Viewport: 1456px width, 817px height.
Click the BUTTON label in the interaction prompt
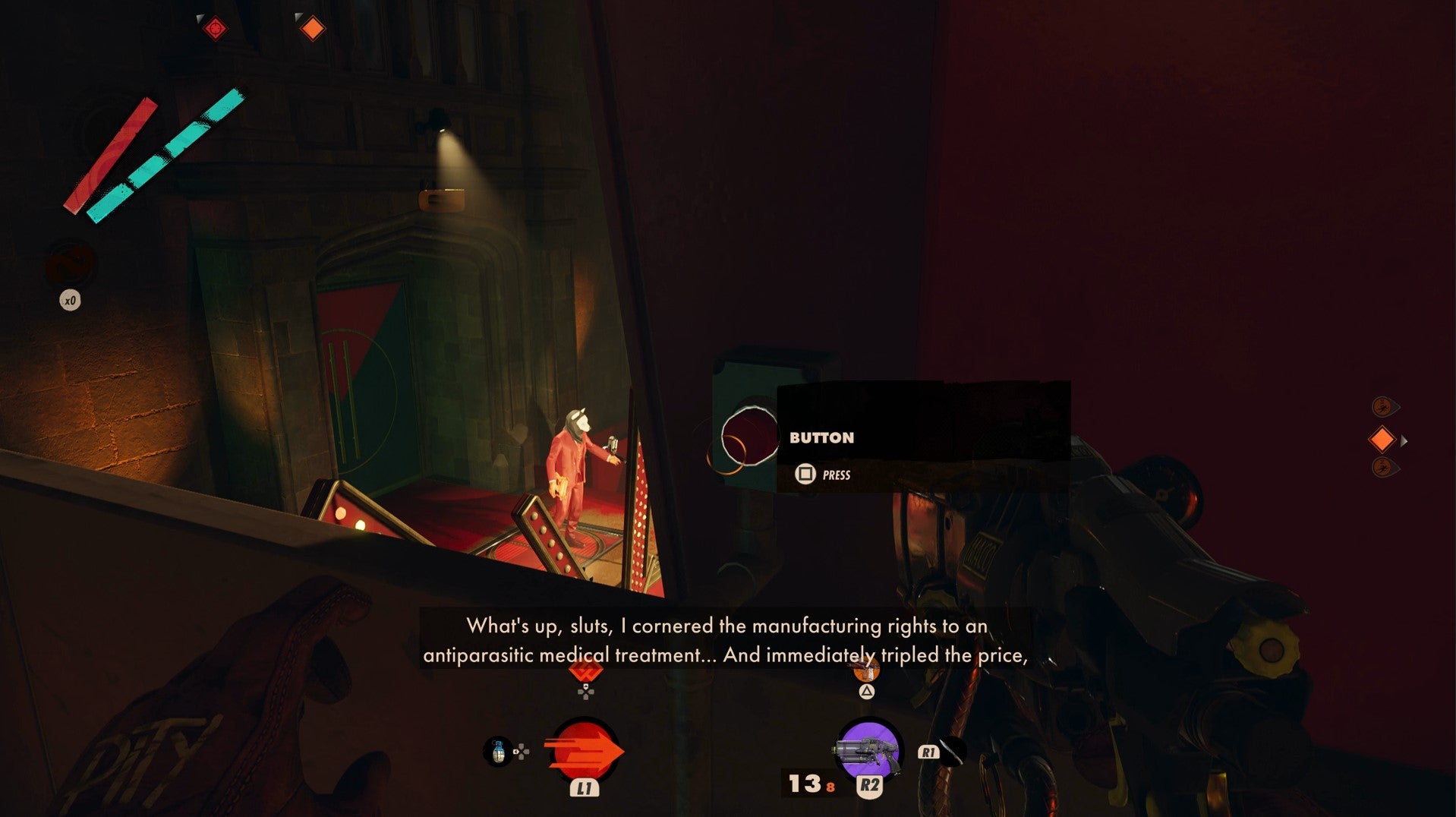[x=821, y=437]
